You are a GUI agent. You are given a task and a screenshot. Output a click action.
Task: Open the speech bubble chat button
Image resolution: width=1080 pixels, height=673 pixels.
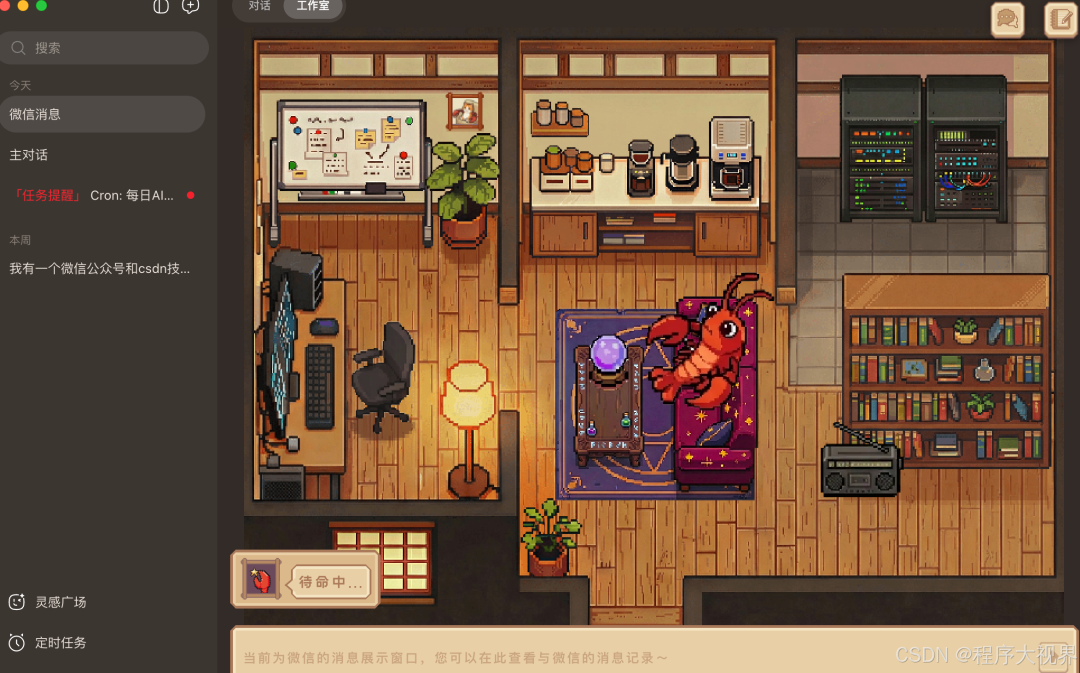[1007, 19]
